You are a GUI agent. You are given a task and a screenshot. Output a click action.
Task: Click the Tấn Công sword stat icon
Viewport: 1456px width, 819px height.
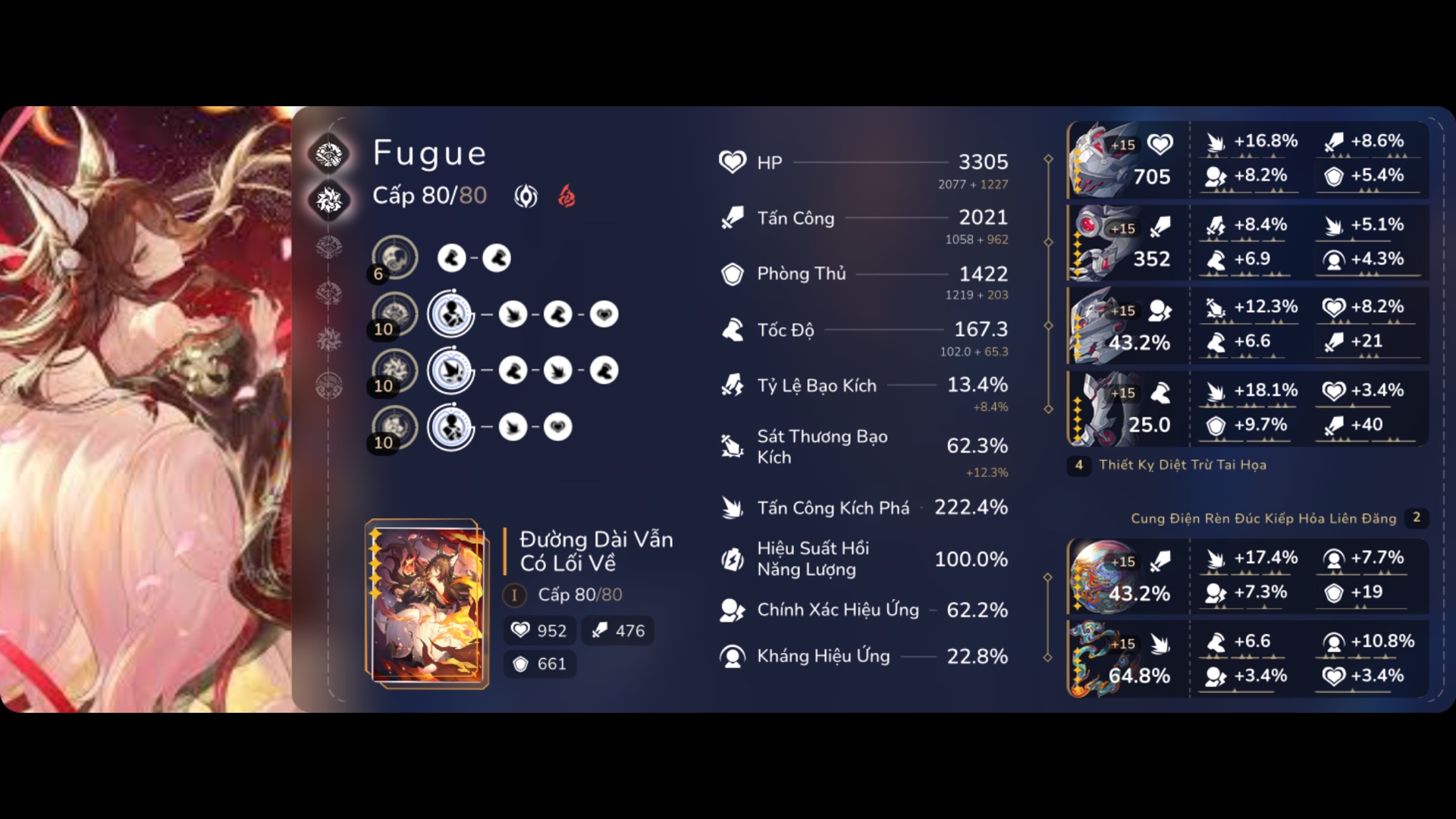coord(732,218)
